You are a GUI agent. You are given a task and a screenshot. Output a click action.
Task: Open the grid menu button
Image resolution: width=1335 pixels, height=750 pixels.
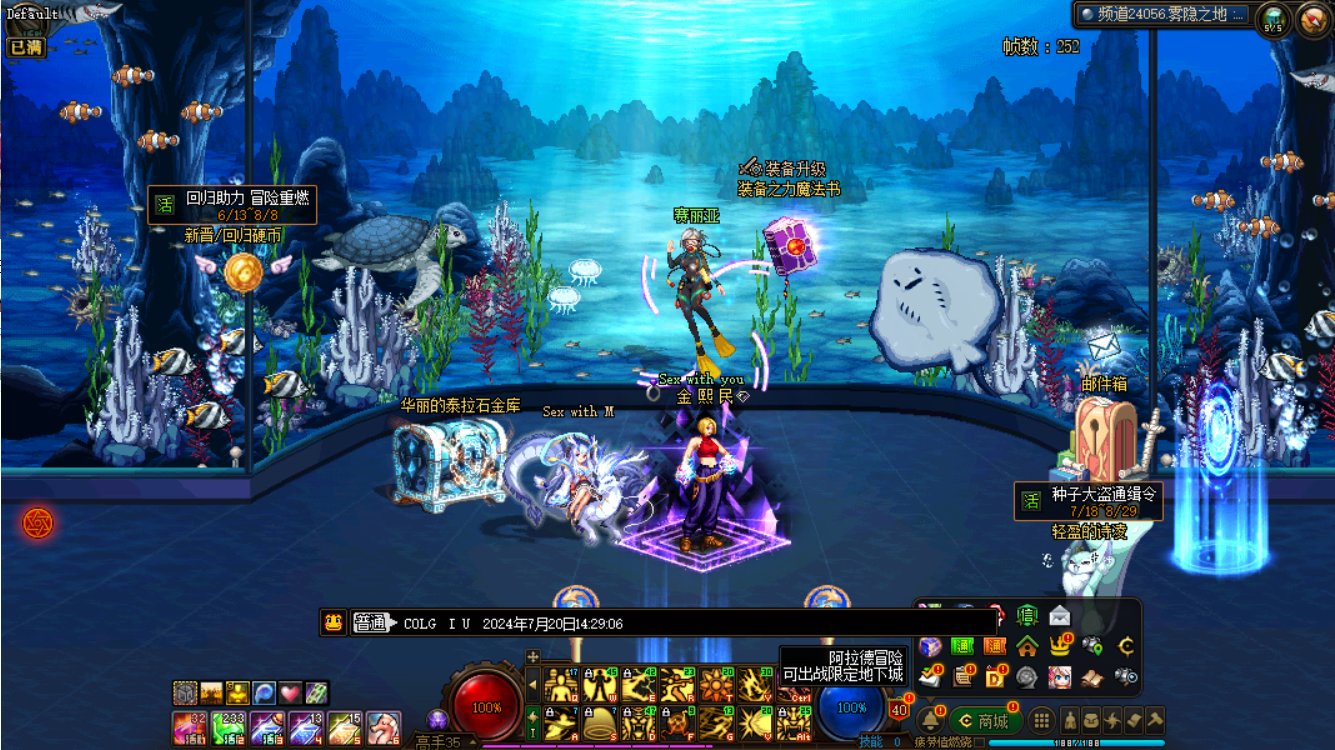click(1042, 721)
